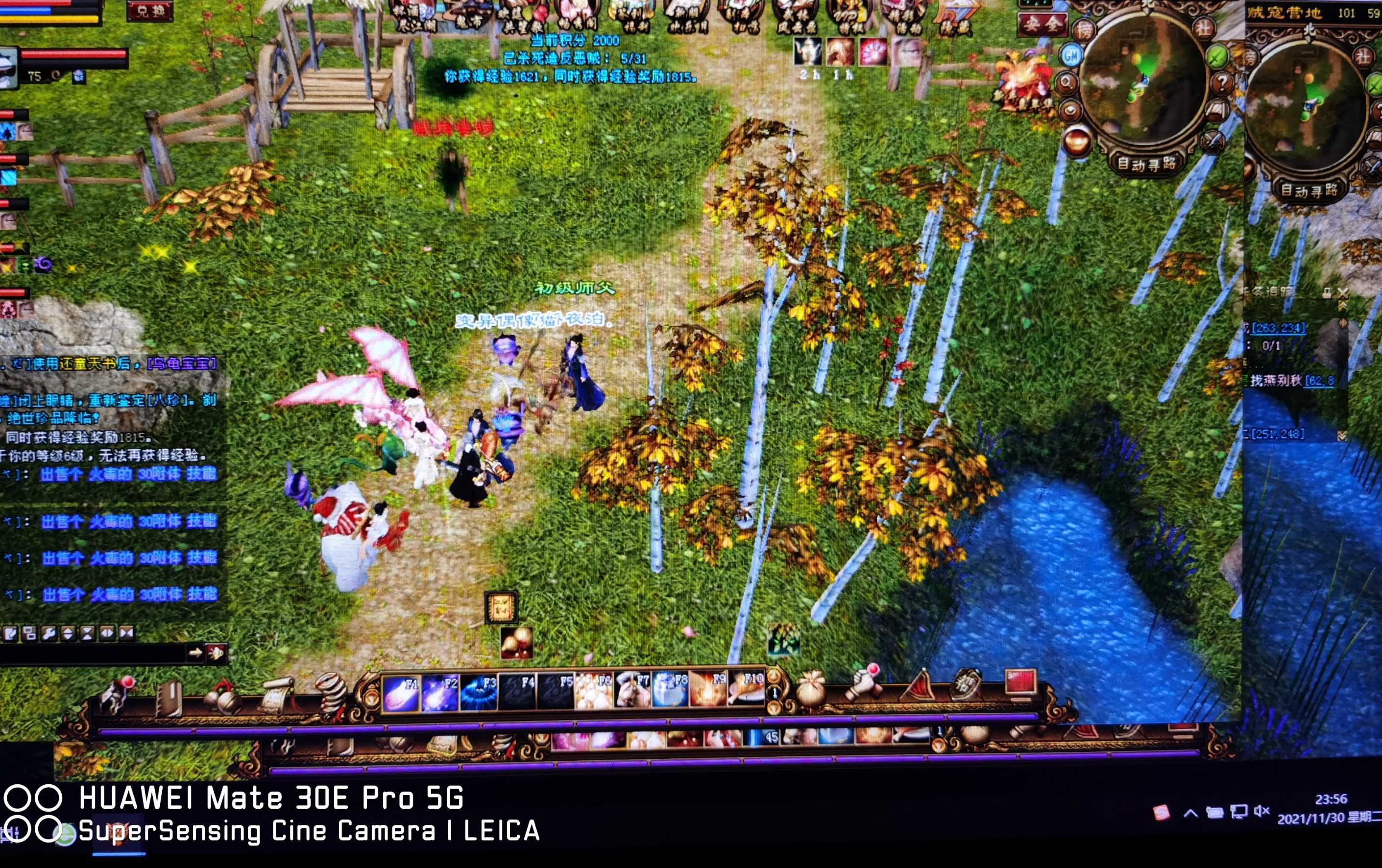Screen dimensions: 1382x868
Task: Activate the F1 skill slot
Action: 401,693
